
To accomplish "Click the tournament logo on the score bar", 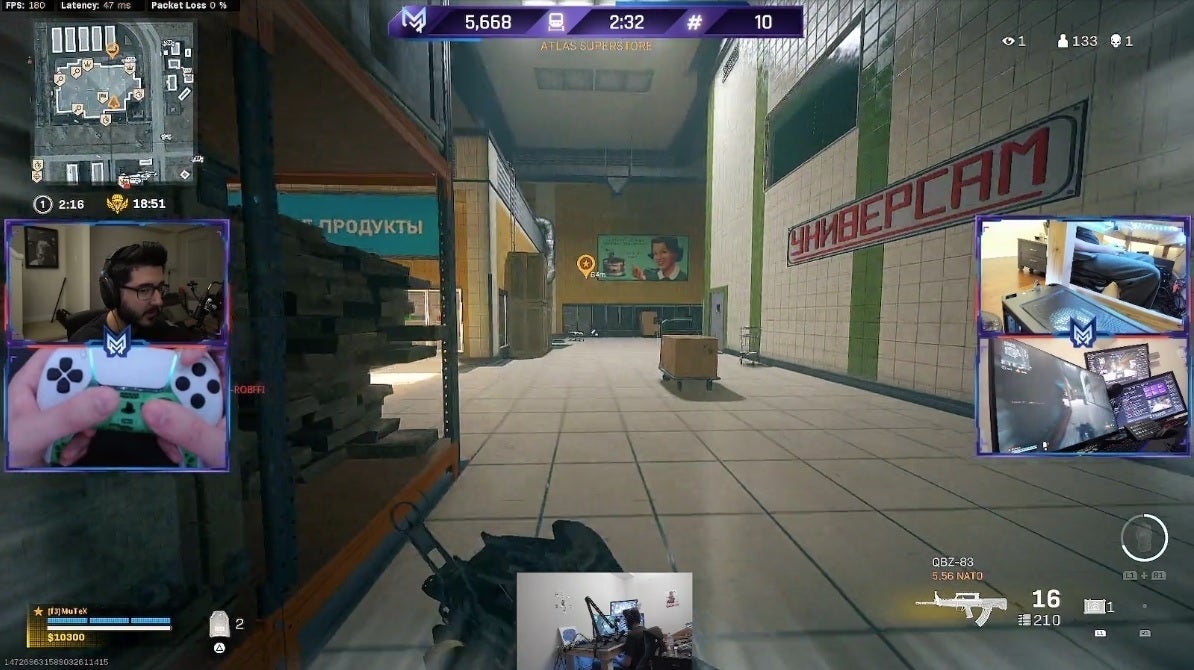I will 413,21.
